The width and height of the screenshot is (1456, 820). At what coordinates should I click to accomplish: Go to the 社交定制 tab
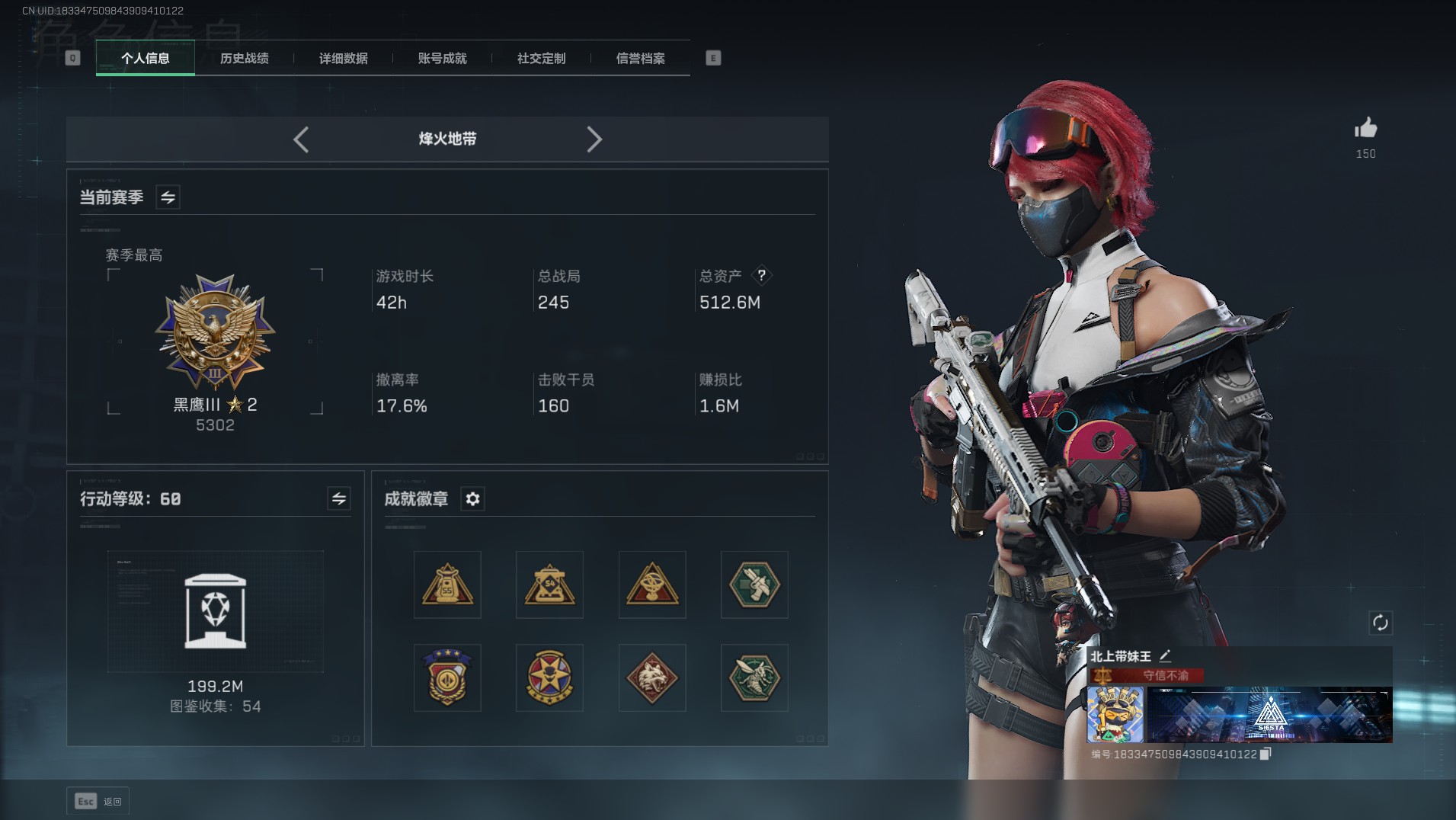pyautogui.click(x=541, y=59)
